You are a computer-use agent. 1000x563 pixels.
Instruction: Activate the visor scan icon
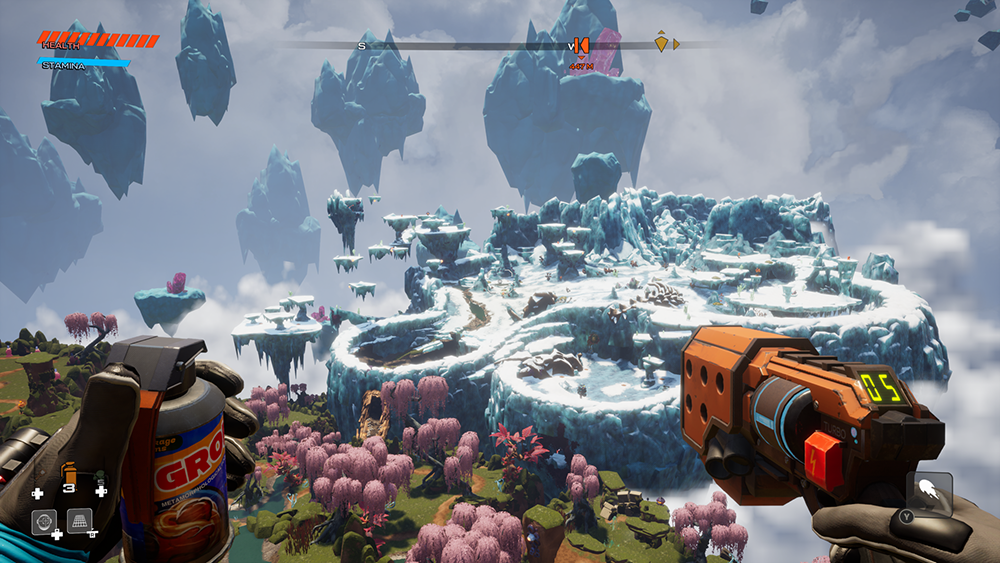click(x=44, y=521)
